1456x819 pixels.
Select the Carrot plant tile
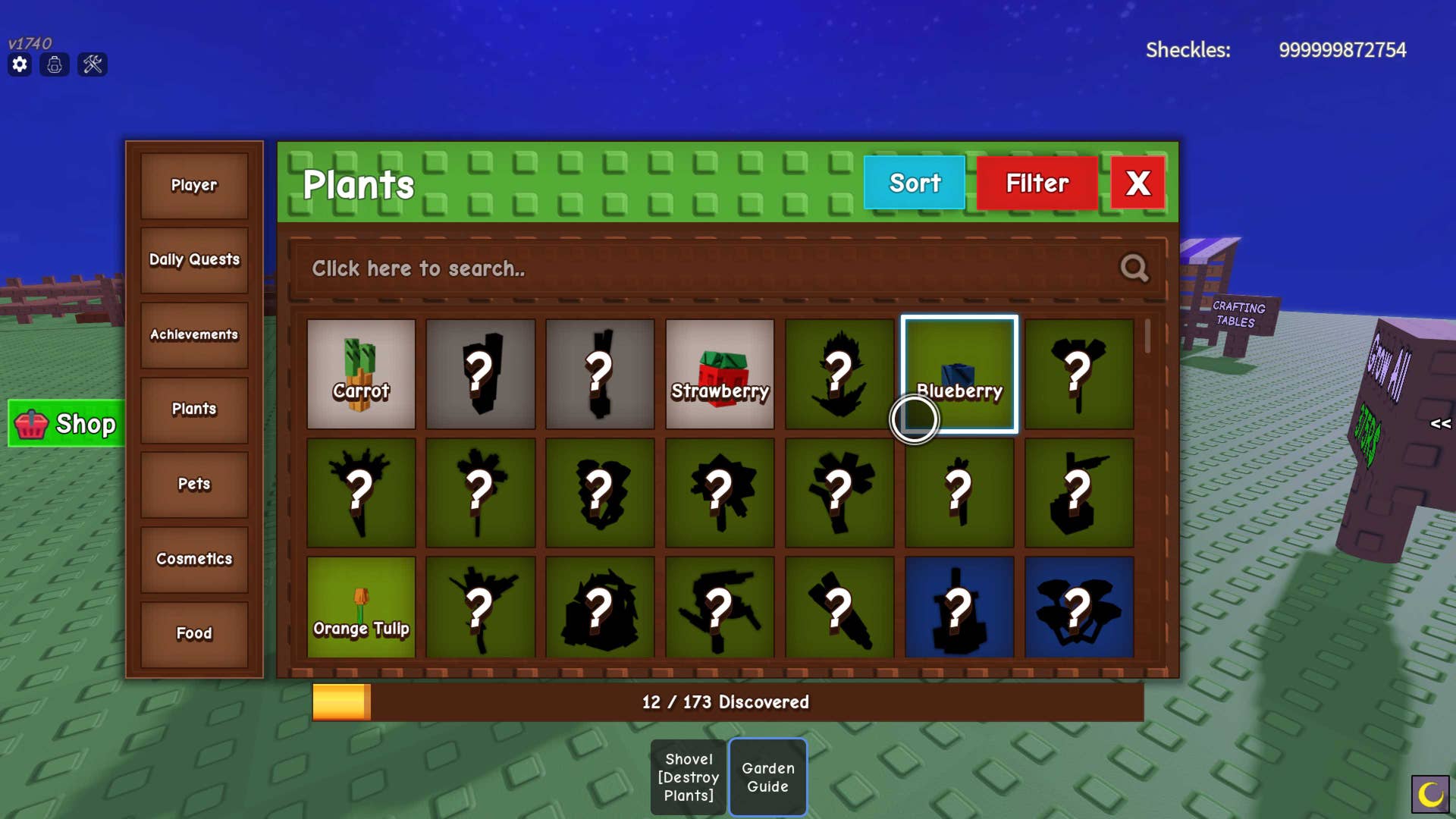coord(361,374)
